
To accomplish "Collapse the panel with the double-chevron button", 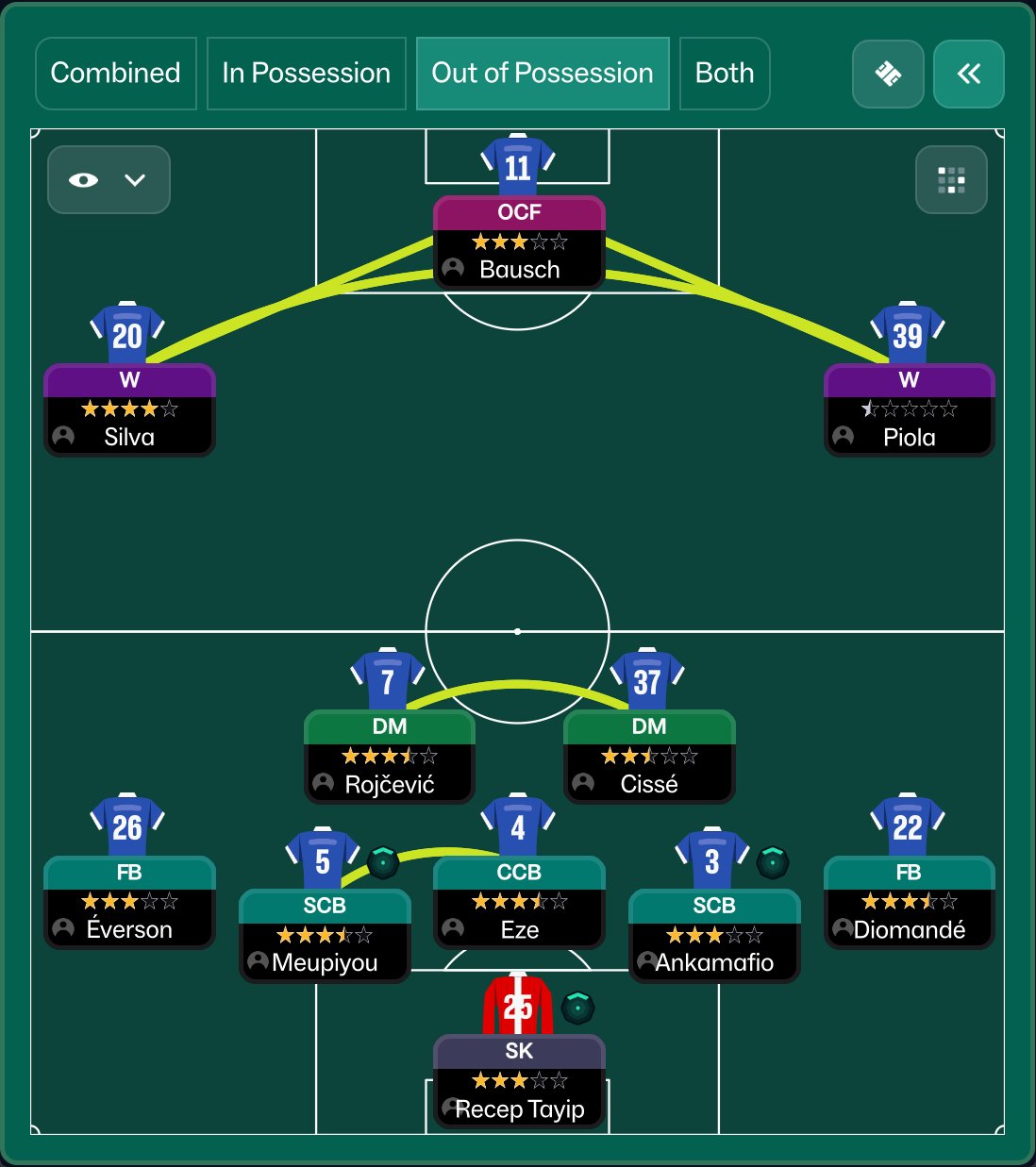I will coord(968,74).
